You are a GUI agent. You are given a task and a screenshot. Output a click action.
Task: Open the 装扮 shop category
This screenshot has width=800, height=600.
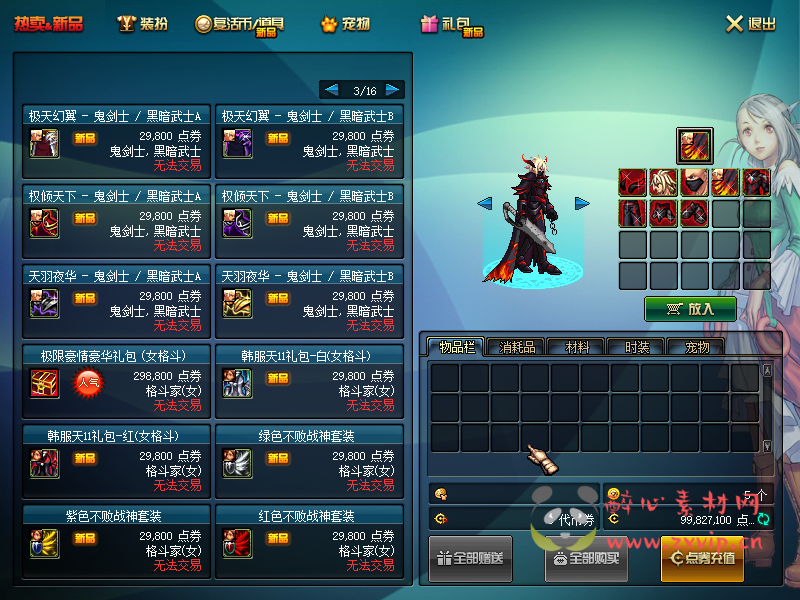(142, 24)
